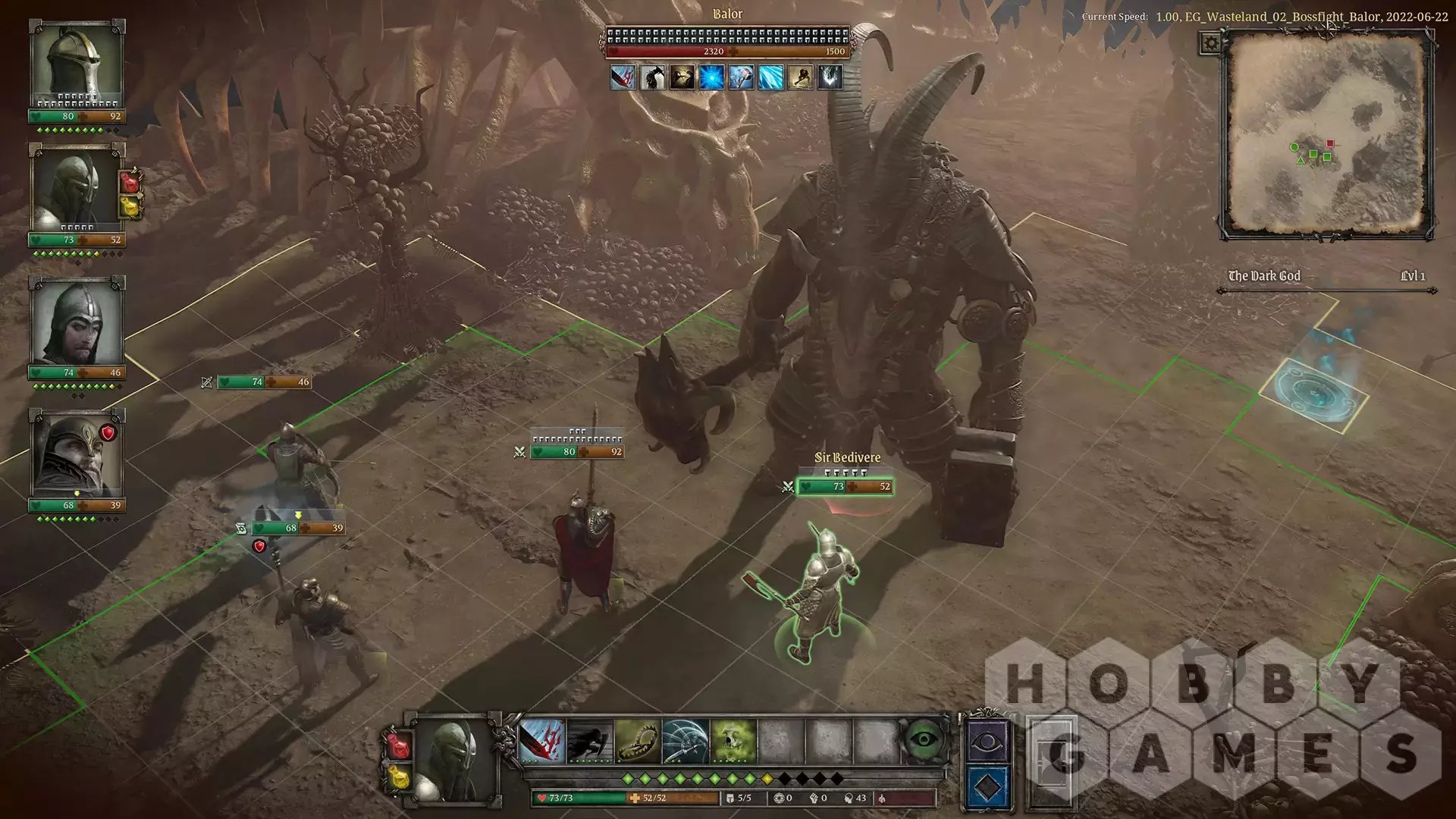The height and width of the screenshot is (819, 1456).
Task: Toggle the green eye overwatch button
Action: coord(923,741)
